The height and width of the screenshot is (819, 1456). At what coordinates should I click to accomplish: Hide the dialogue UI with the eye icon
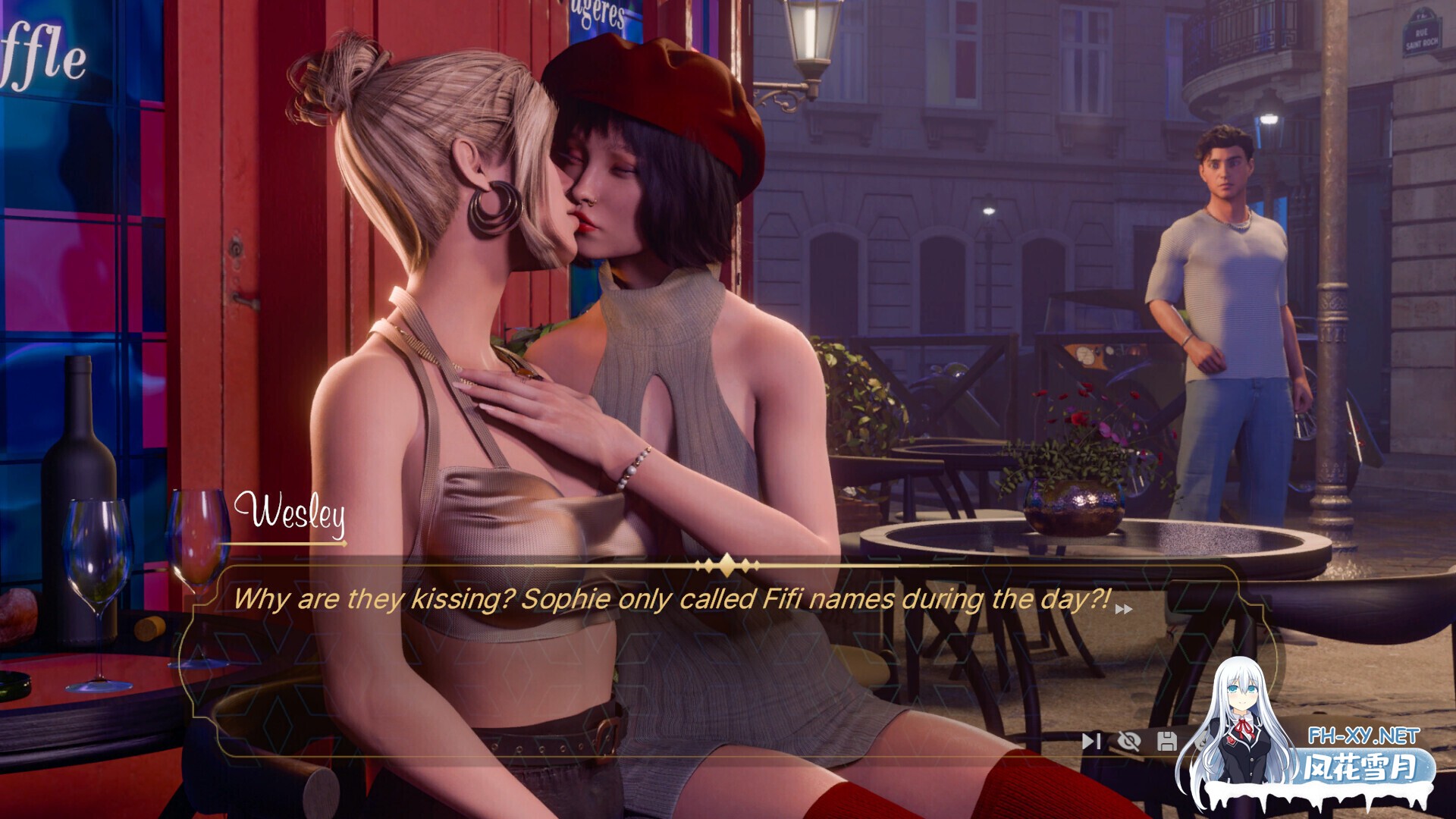(x=1128, y=742)
